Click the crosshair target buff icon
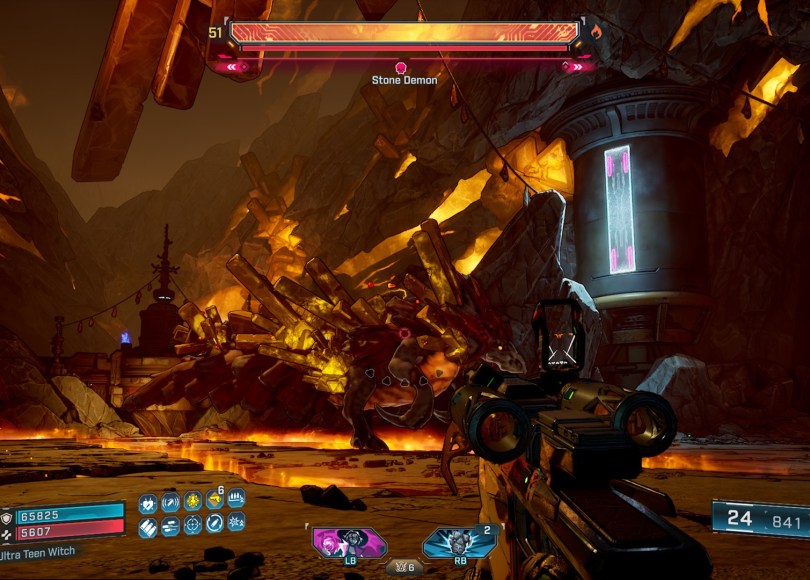 click(x=193, y=525)
